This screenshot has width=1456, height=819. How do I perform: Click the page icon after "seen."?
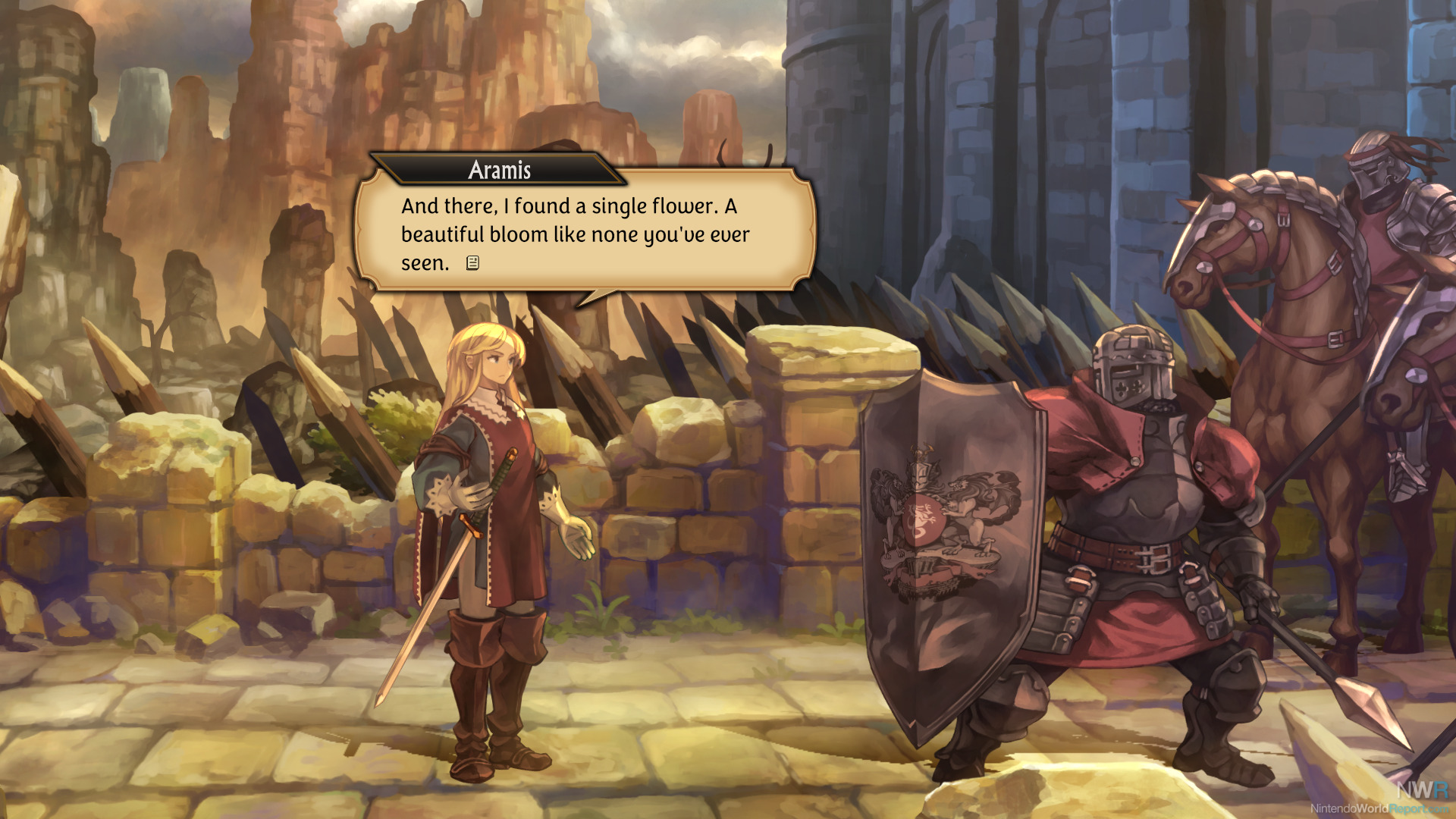[x=472, y=263]
